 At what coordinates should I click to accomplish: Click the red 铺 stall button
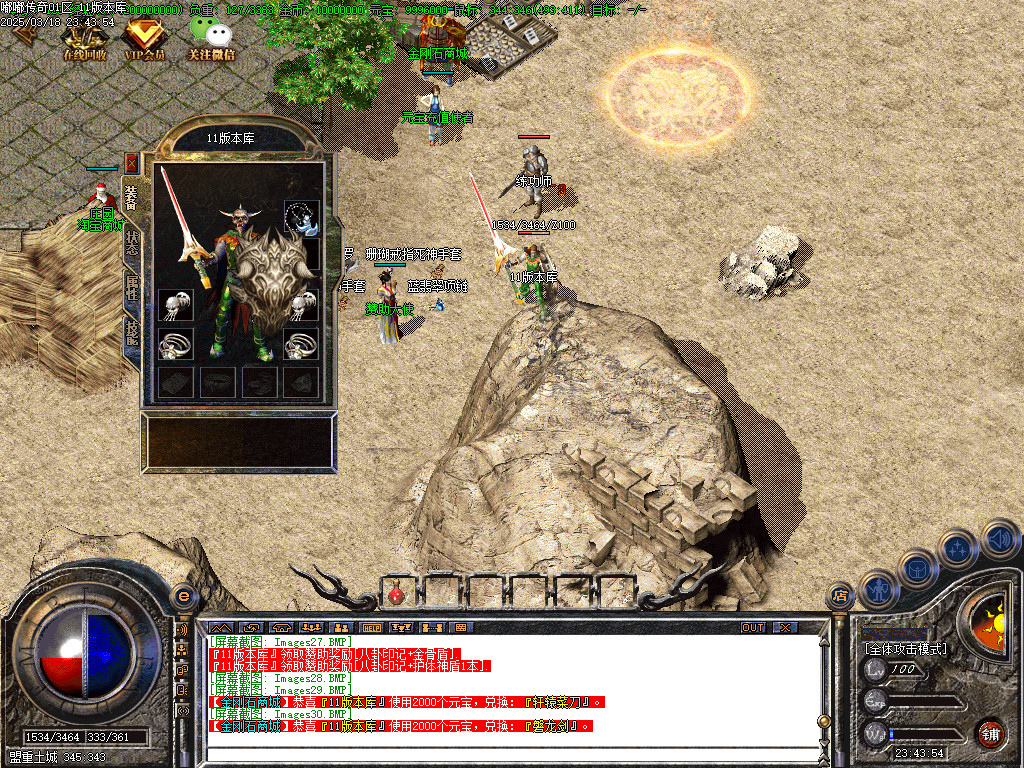tap(990, 733)
